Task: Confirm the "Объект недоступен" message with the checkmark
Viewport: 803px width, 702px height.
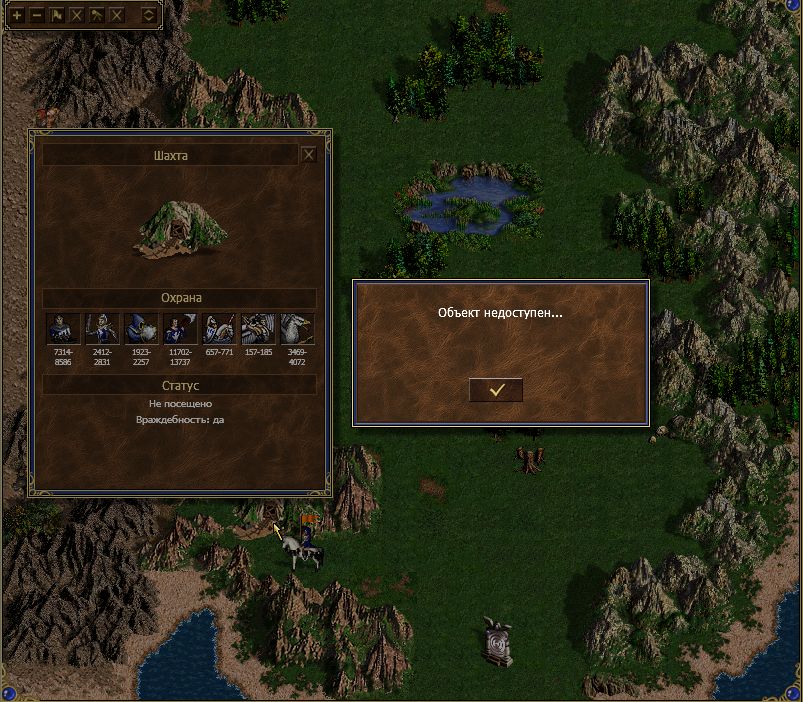Action: tap(496, 389)
